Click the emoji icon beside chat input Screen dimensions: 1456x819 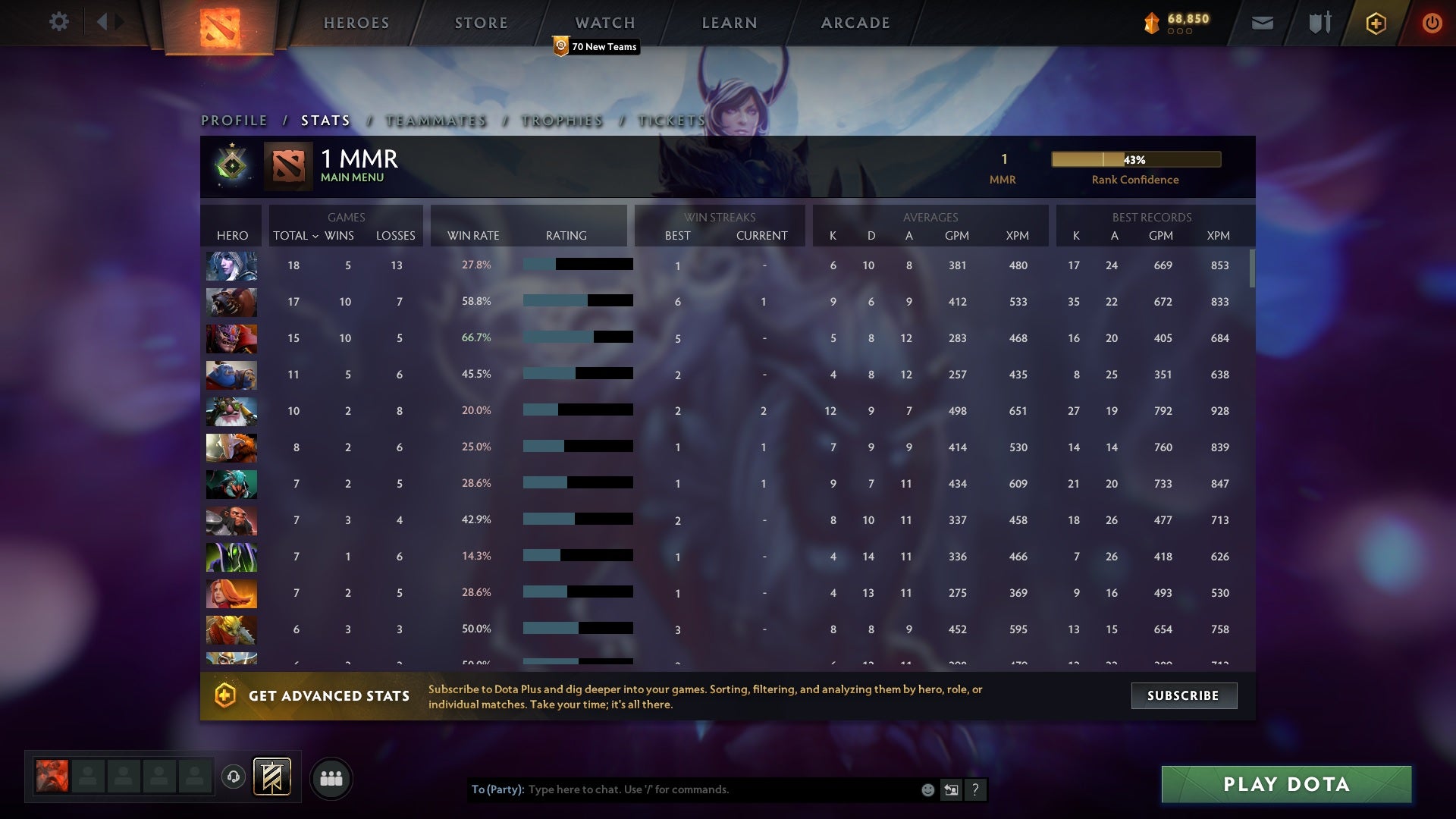[927, 789]
